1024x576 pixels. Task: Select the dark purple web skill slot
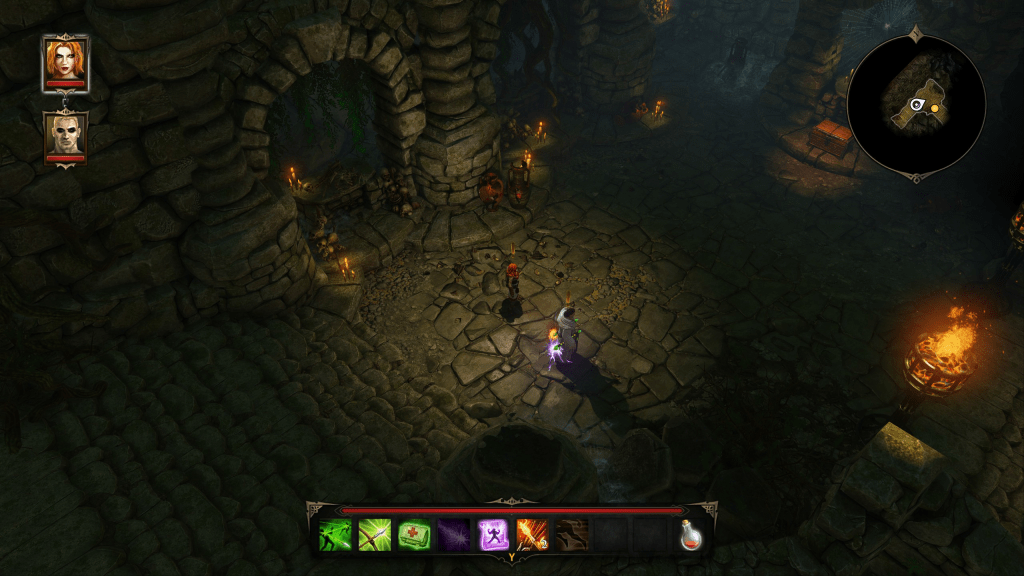tap(453, 535)
